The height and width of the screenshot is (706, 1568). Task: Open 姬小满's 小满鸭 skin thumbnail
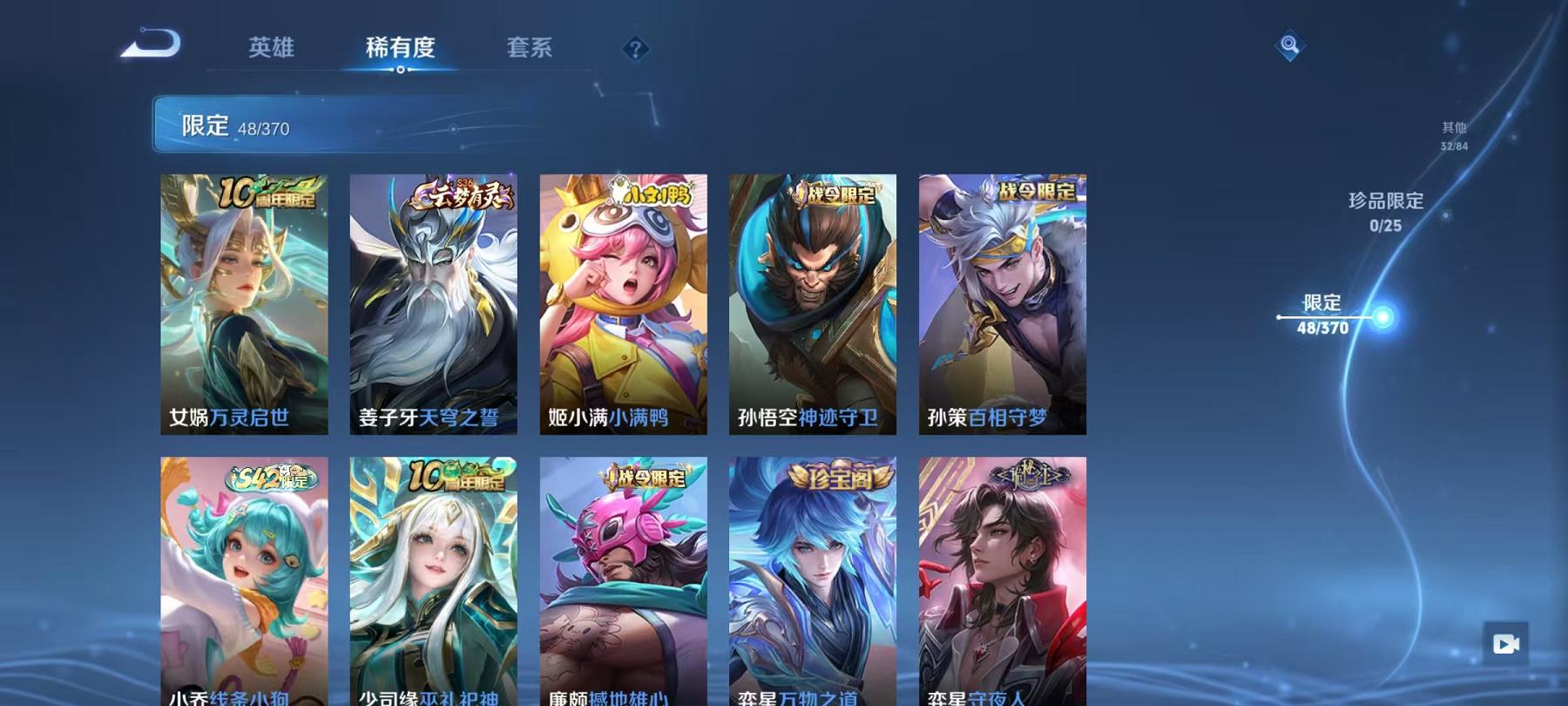pos(622,305)
